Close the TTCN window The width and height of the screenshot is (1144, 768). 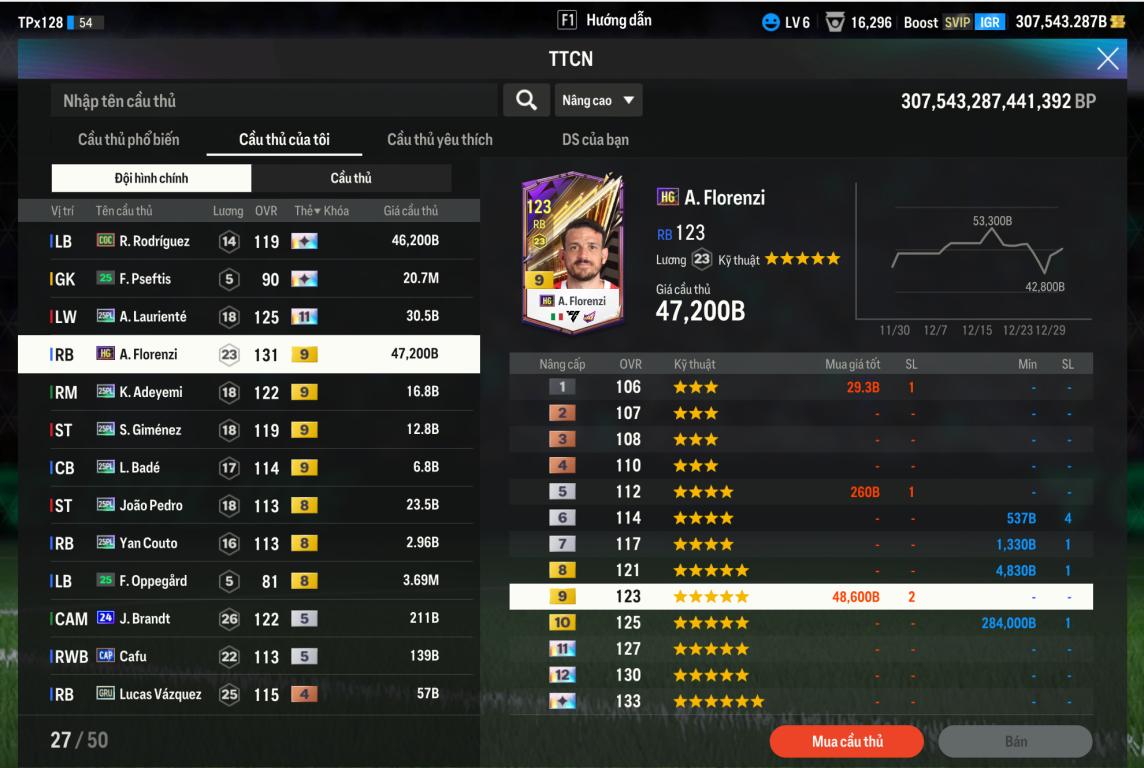pos(1108,59)
